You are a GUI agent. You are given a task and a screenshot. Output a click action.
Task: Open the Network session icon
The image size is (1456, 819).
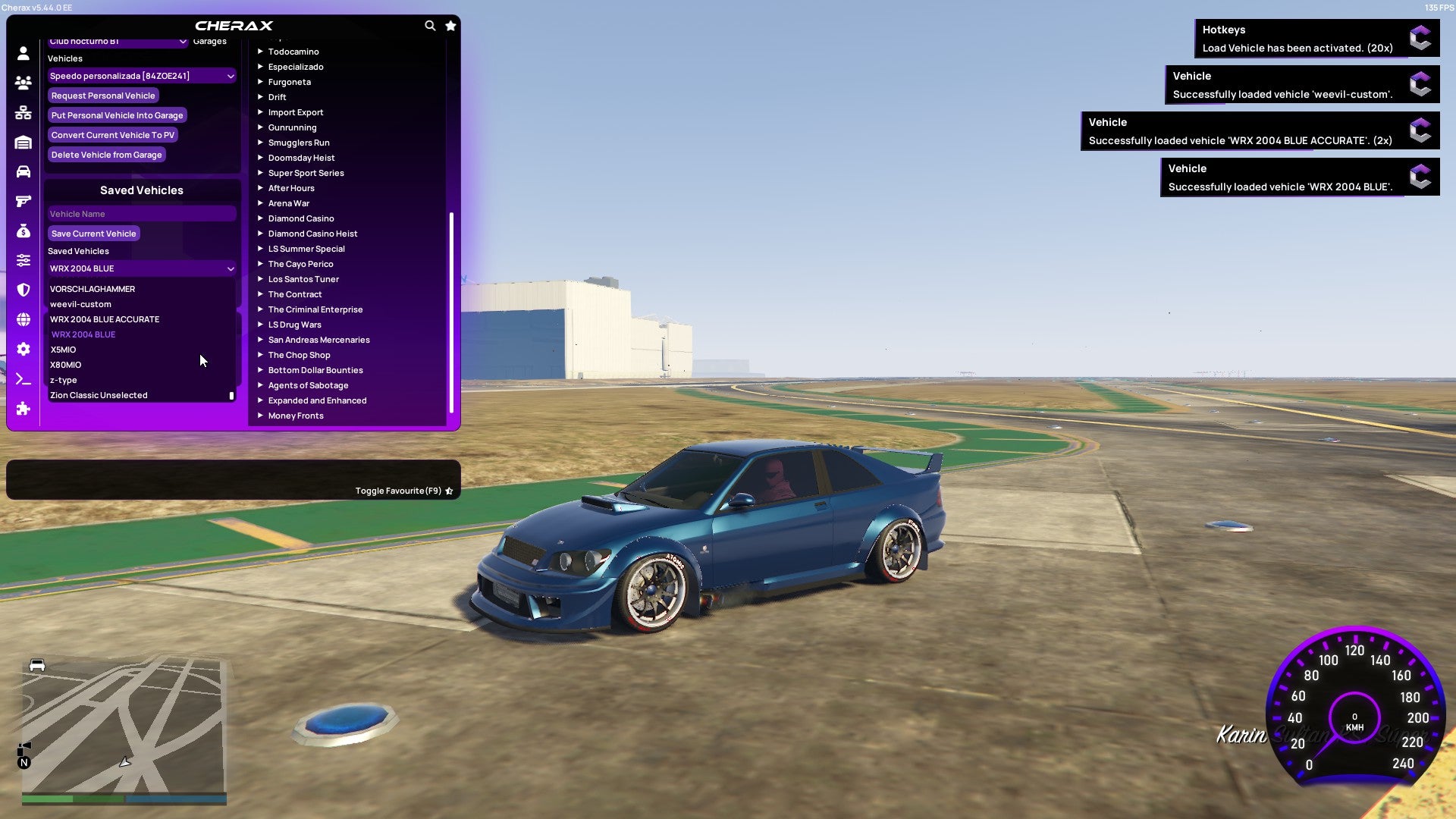pos(23,111)
